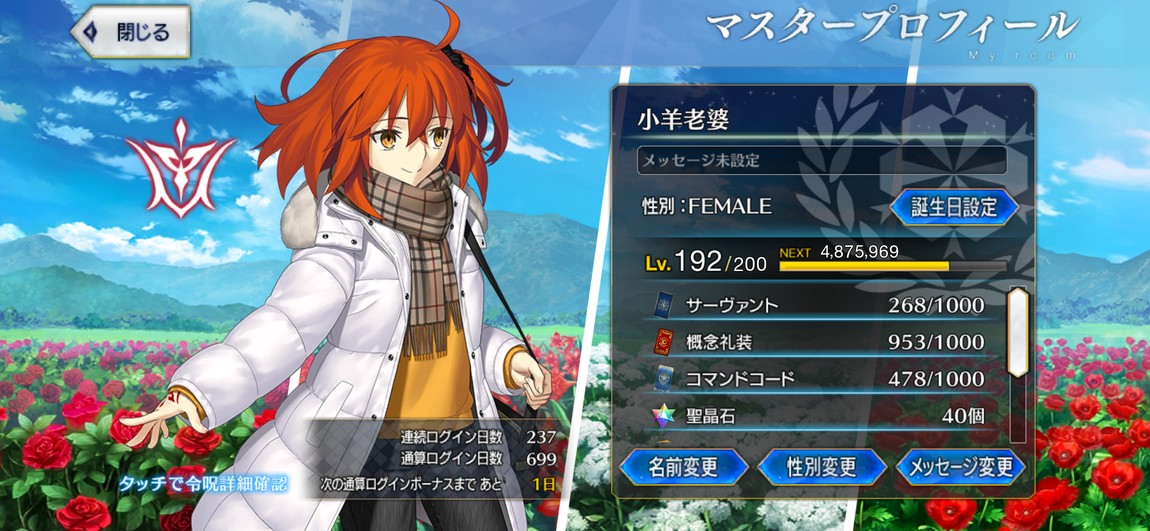Click the メッセージ未設定 message field
Image resolution: width=1150 pixels, height=531 pixels.
pyautogui.click(x=821, y=159)
